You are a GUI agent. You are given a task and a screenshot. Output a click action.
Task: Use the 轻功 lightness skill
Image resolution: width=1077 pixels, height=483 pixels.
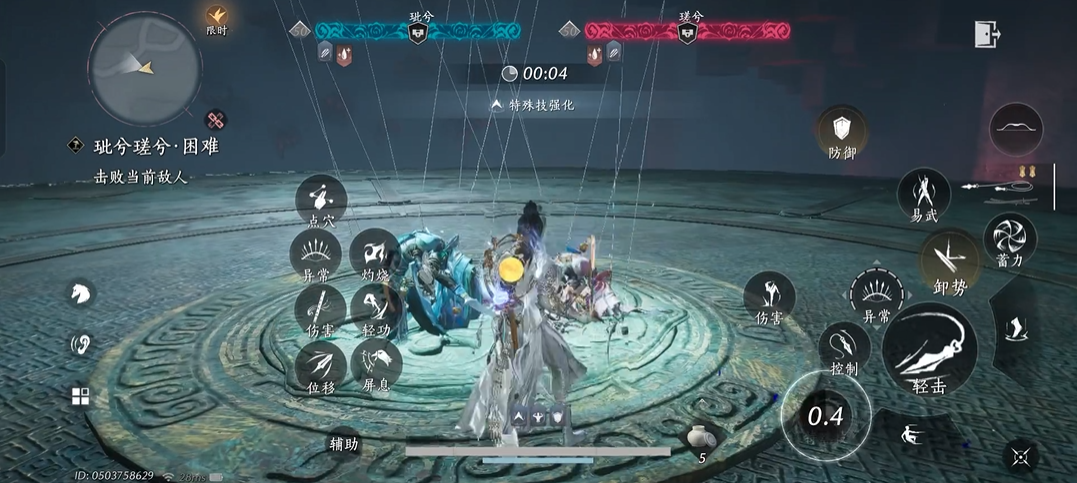pos(377,306)
